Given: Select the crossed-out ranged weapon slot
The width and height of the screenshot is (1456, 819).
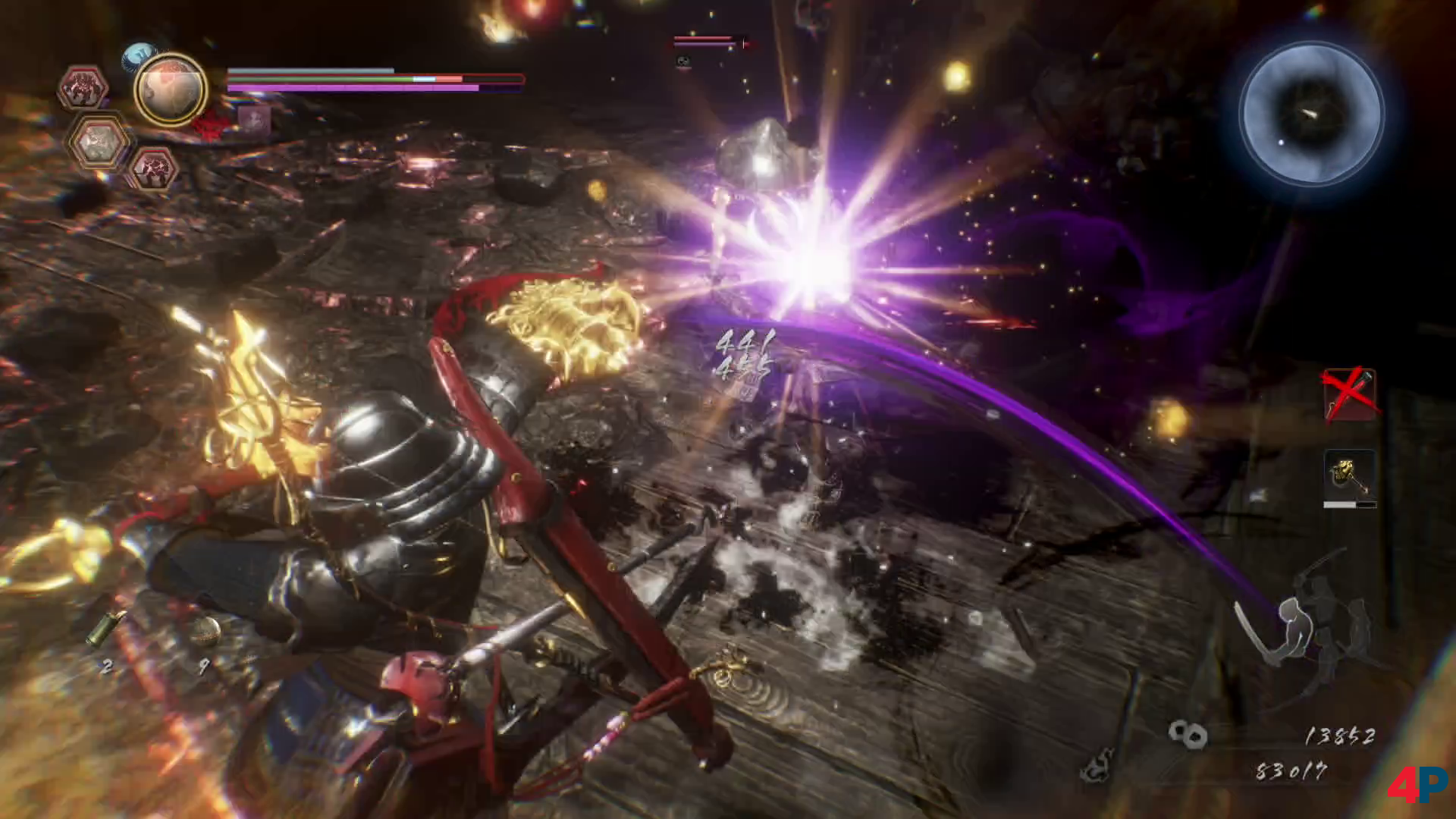Looking at the screenshot, I should tap(1349, 394).
